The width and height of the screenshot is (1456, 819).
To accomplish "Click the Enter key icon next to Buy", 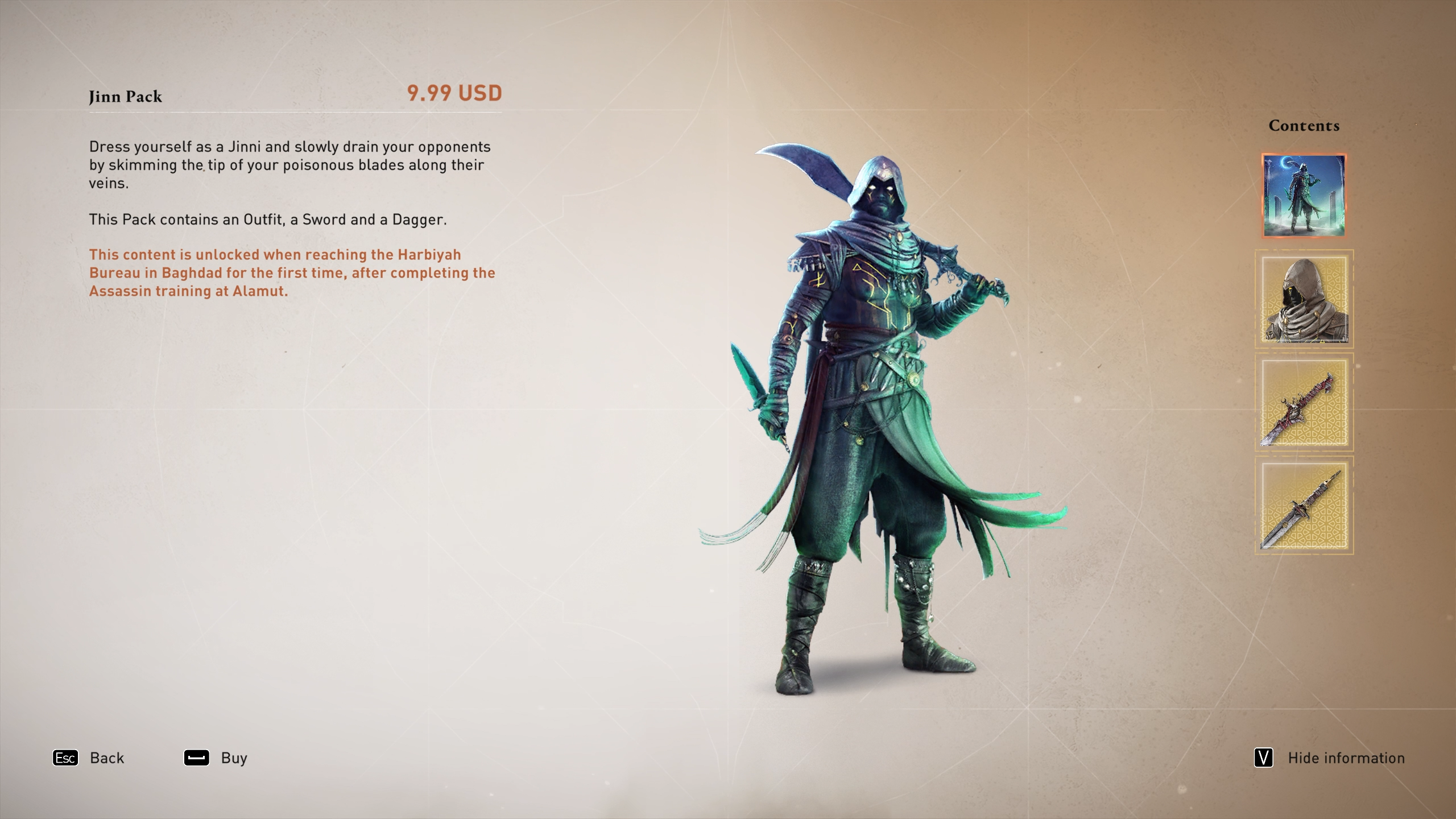I will pos(196,758).
